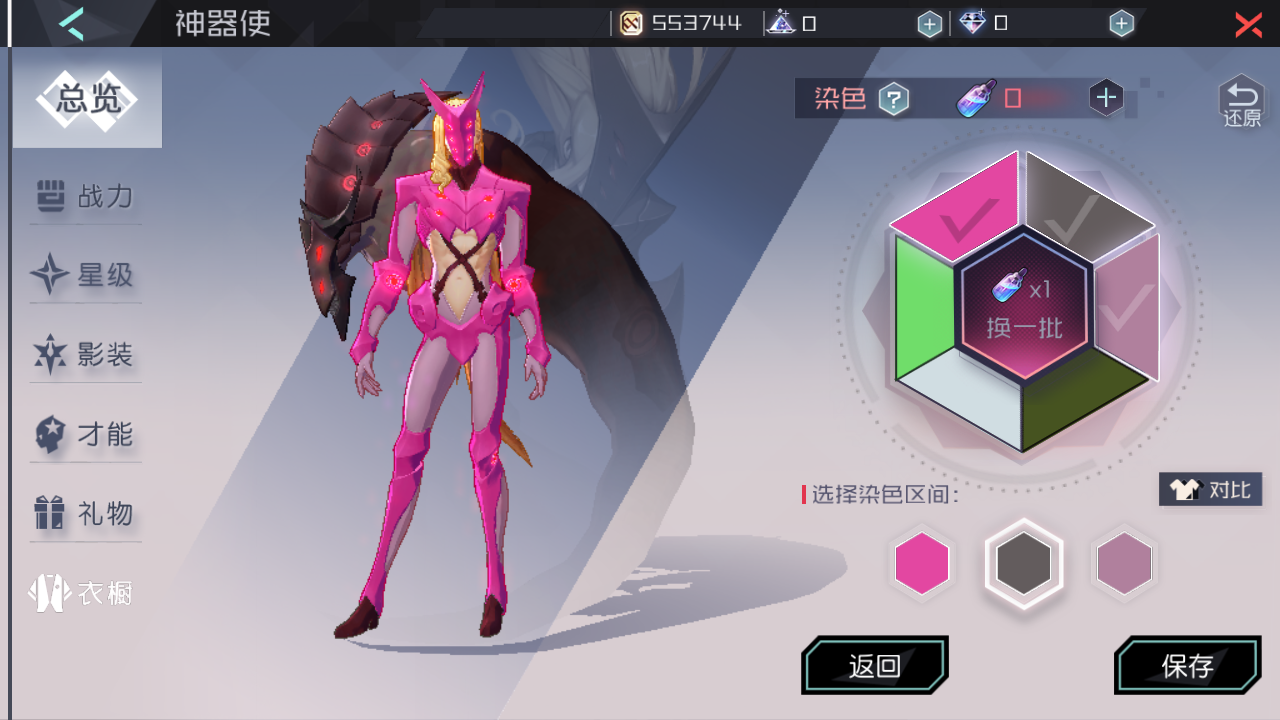Open the 衣橱 wardrobe section
1280x720 pixels.
(x=85, y=590)
